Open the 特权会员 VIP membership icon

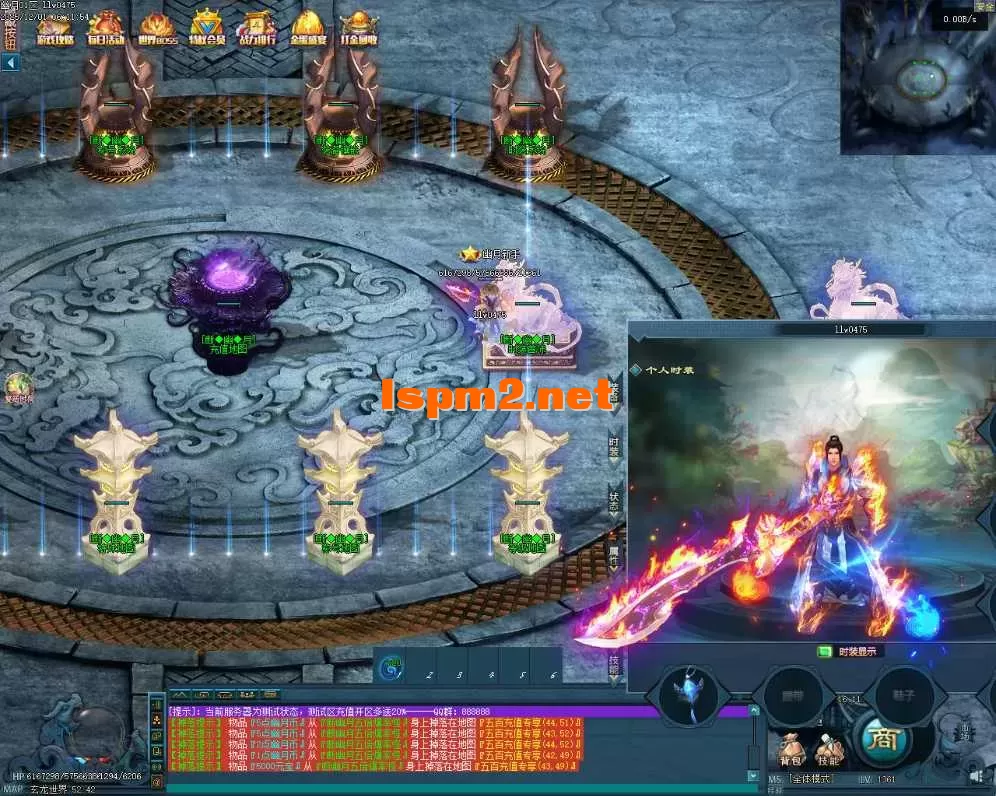[208, 29]
